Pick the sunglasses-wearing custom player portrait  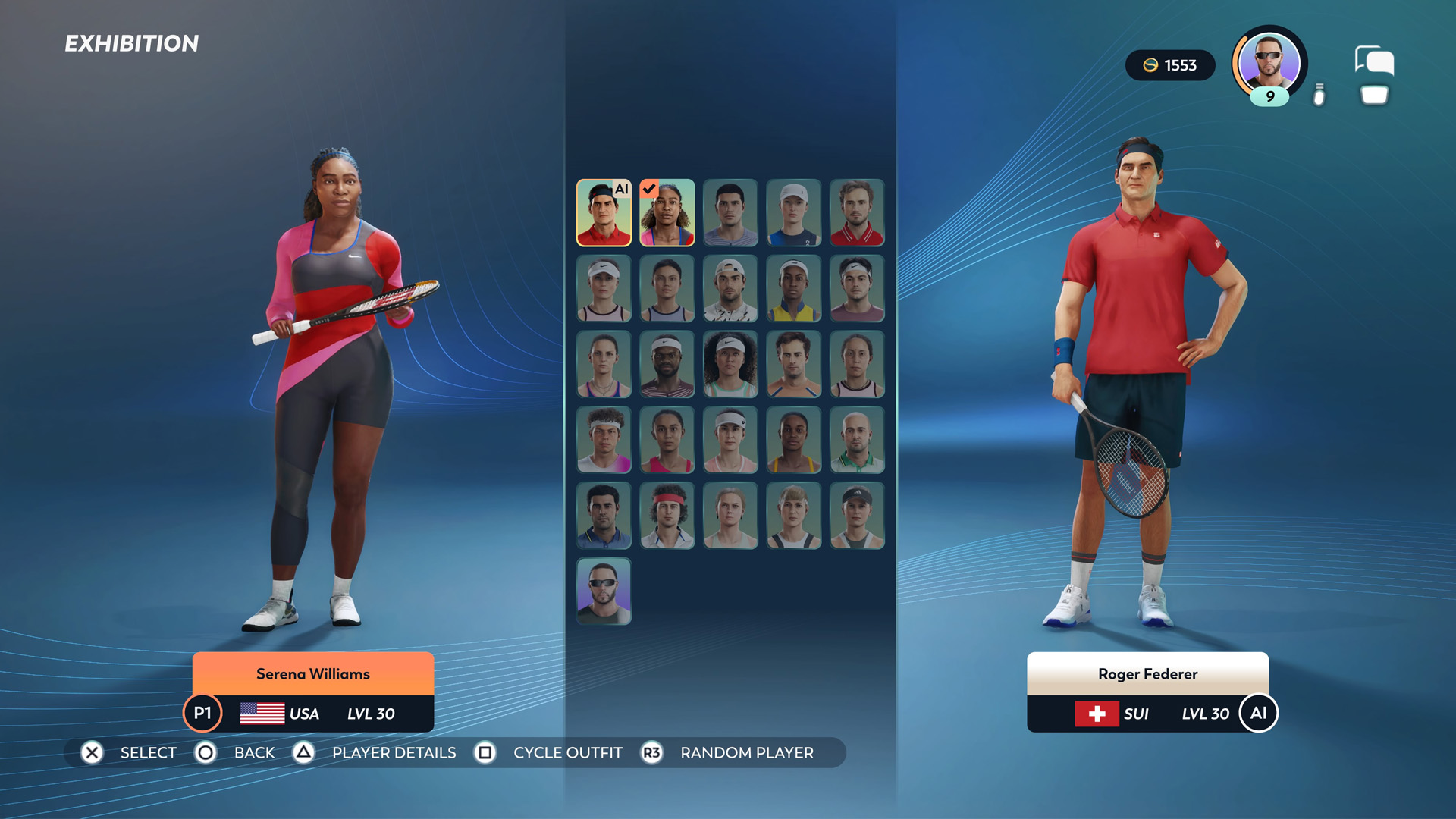(x=604, y=591)
